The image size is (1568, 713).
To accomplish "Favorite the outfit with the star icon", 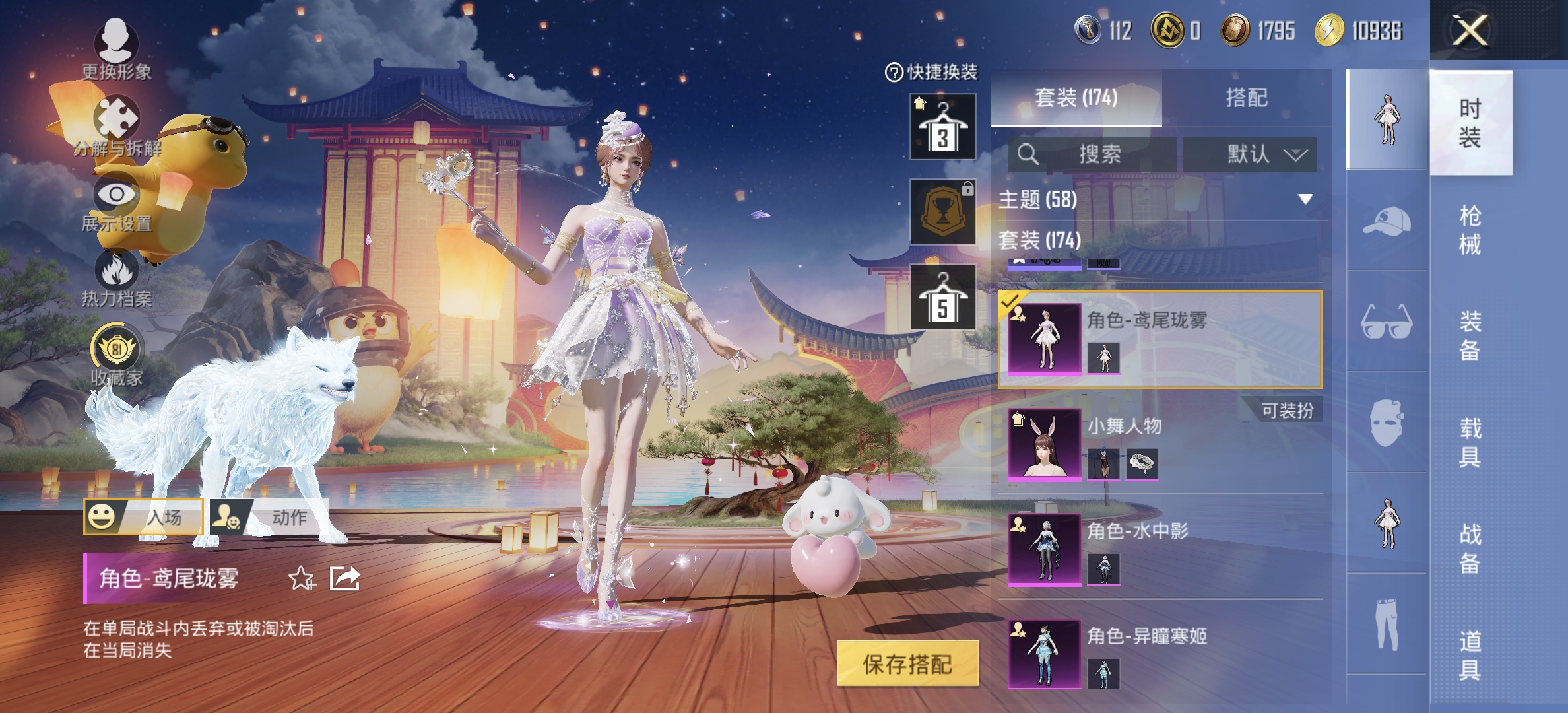I will (302, 578).
